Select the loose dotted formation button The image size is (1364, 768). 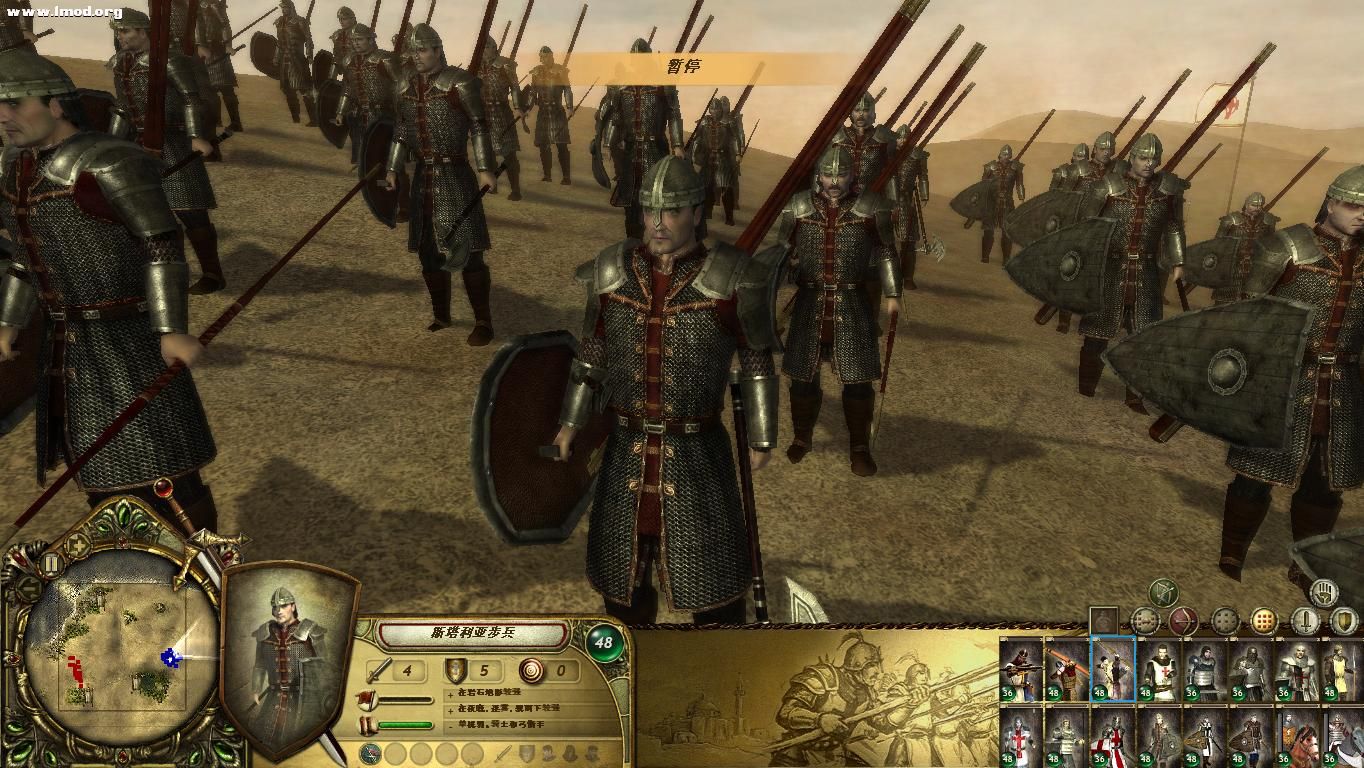pos(1224,621)
